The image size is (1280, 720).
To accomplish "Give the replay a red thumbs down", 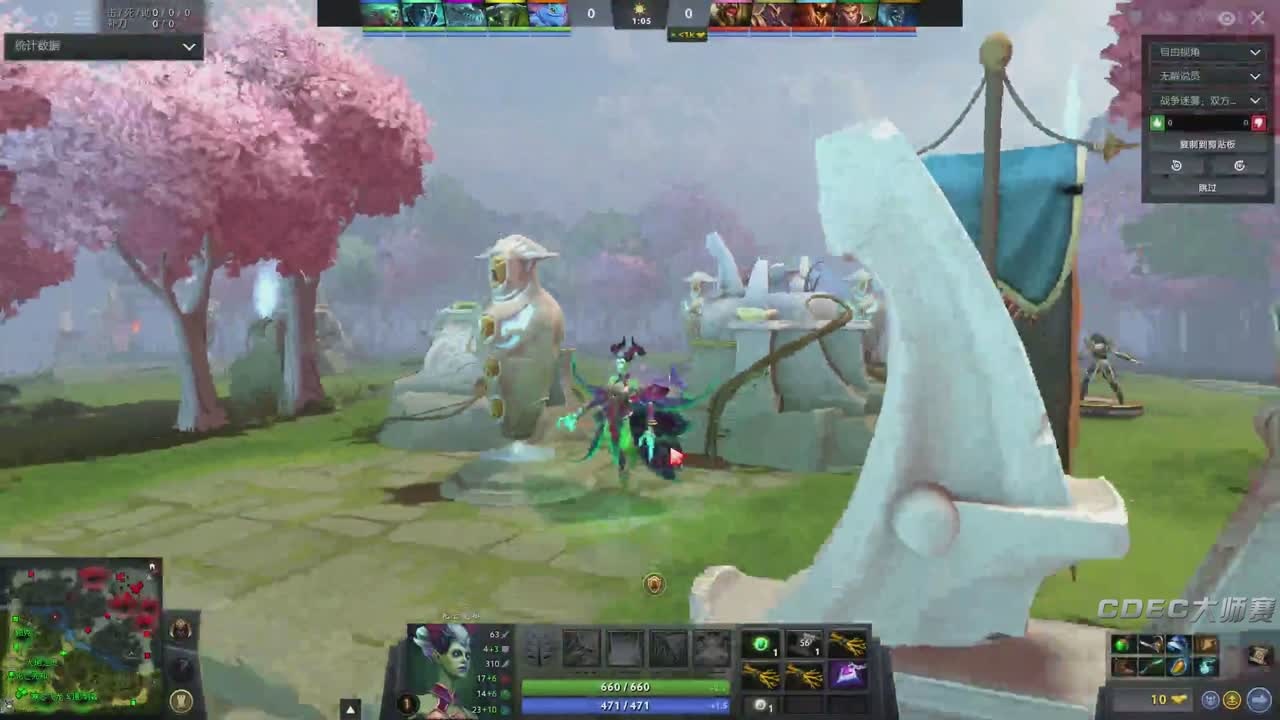I will 1259,123.
